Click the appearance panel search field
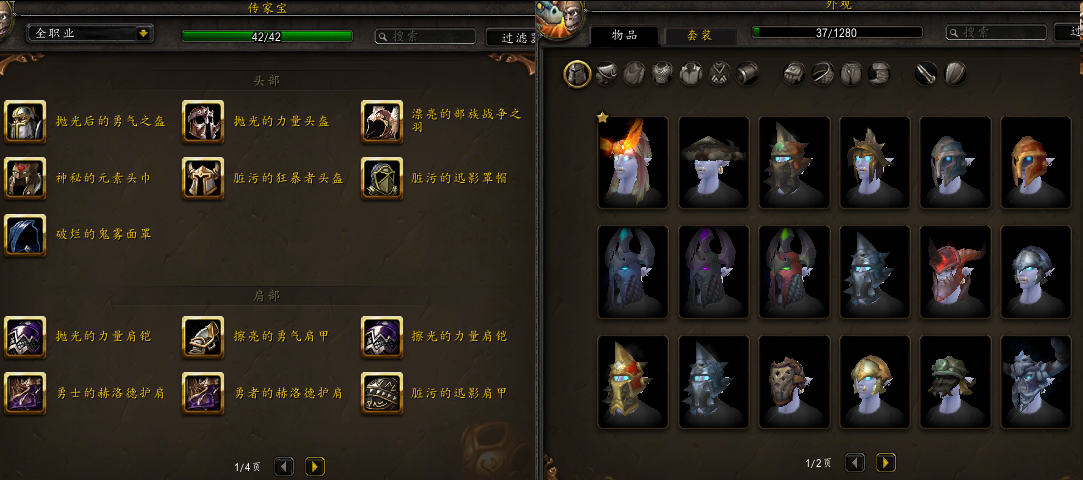Screen dimensions: 1083x480 (995, 32)
